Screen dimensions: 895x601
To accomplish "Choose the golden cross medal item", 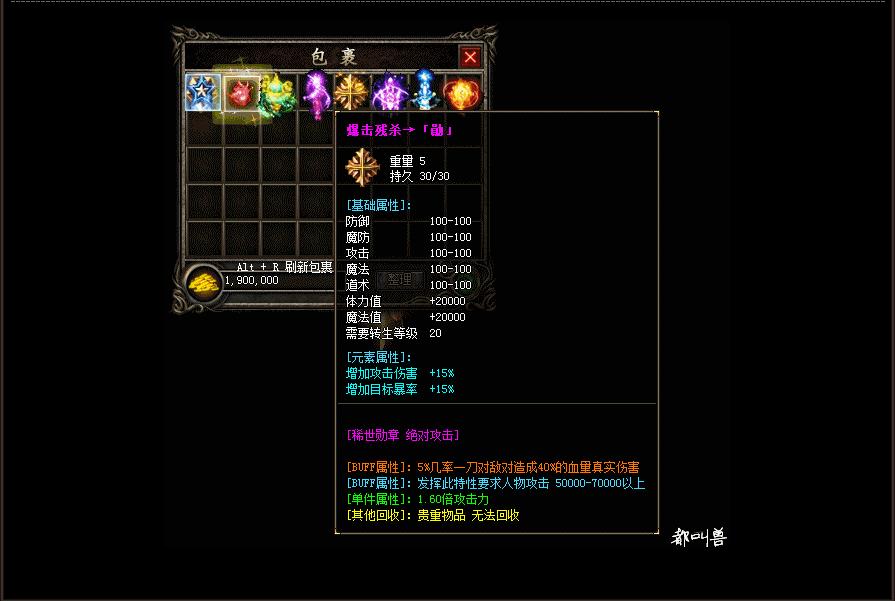I will click(351, 93).
